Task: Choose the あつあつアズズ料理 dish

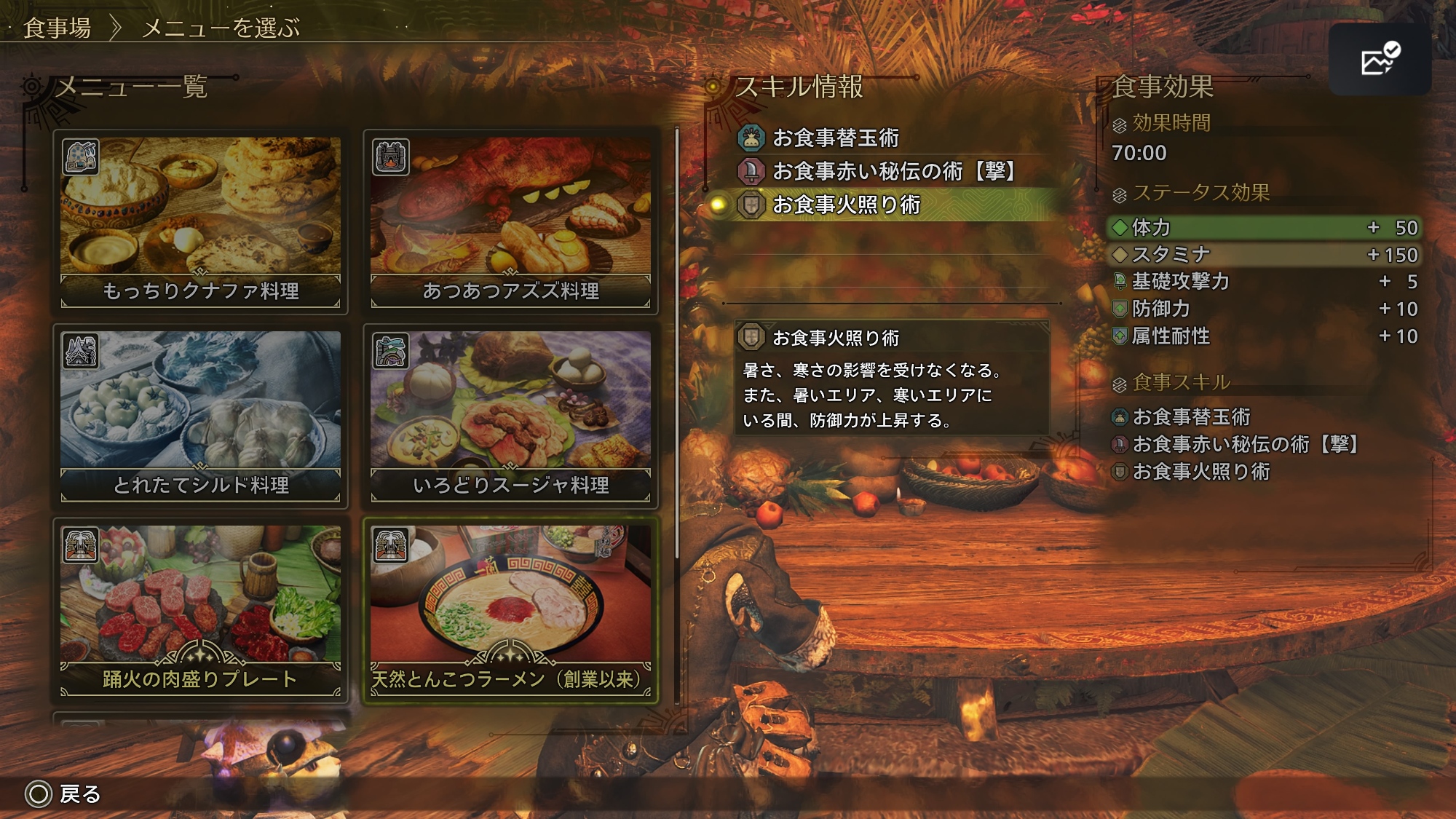Action: pyautogui.click(x=510, y=221)
